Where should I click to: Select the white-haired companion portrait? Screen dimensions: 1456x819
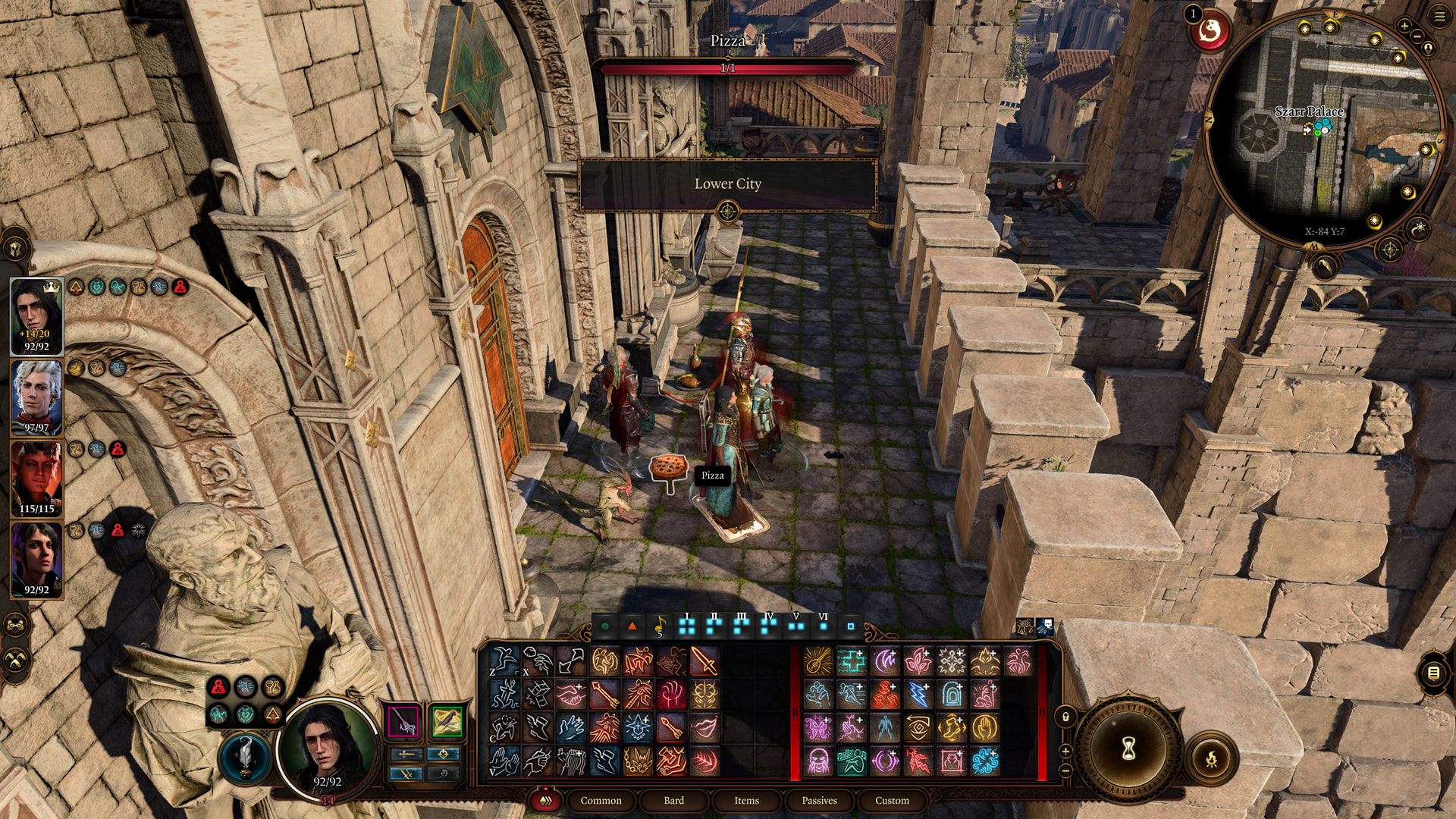click(x=36, y=397)
